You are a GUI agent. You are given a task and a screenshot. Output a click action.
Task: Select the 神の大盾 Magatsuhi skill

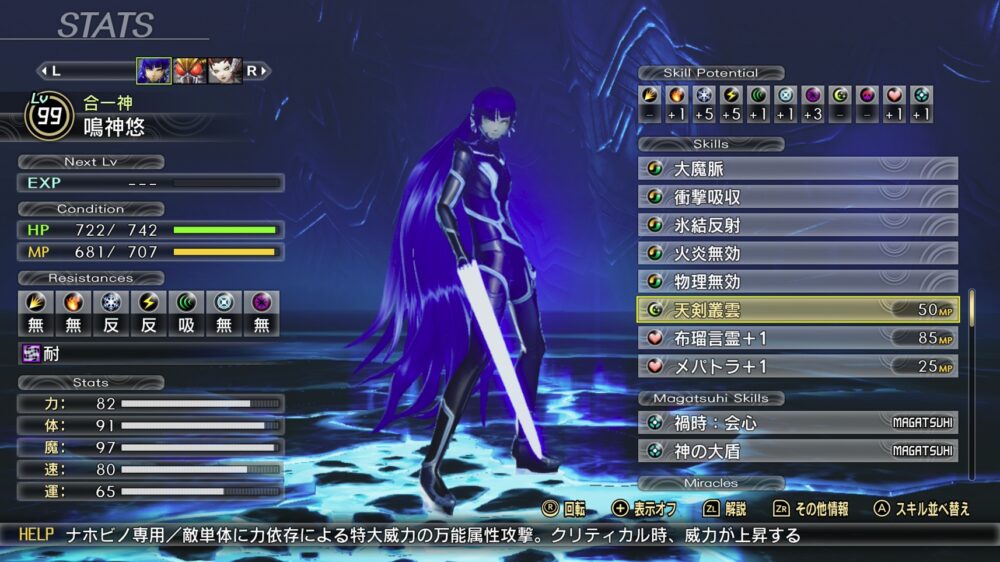797,451
